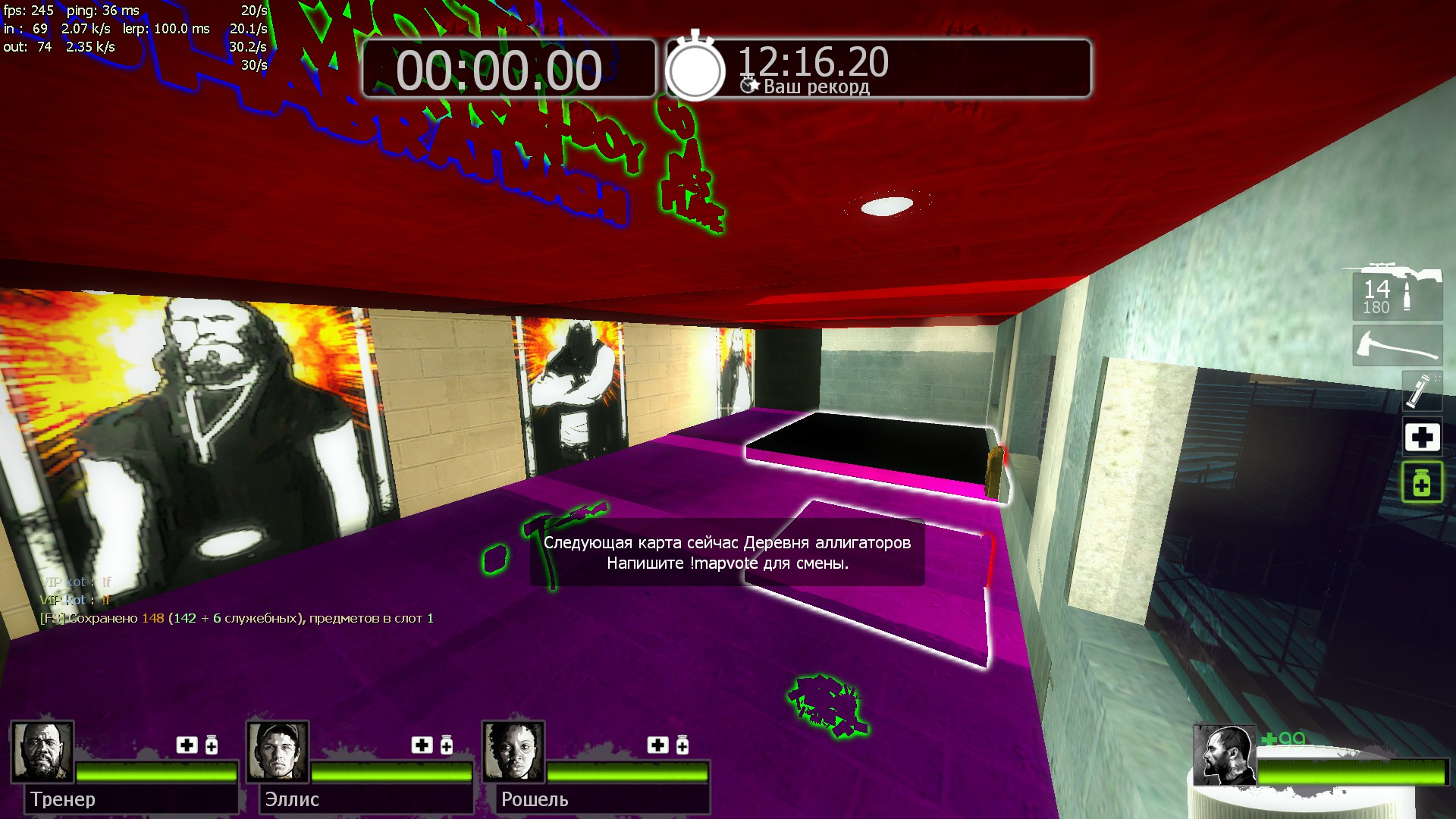Viewport: 1456px width, 819px height.
Task: Choose the highlighted pain pills slot
Action: pos(1421,482)
